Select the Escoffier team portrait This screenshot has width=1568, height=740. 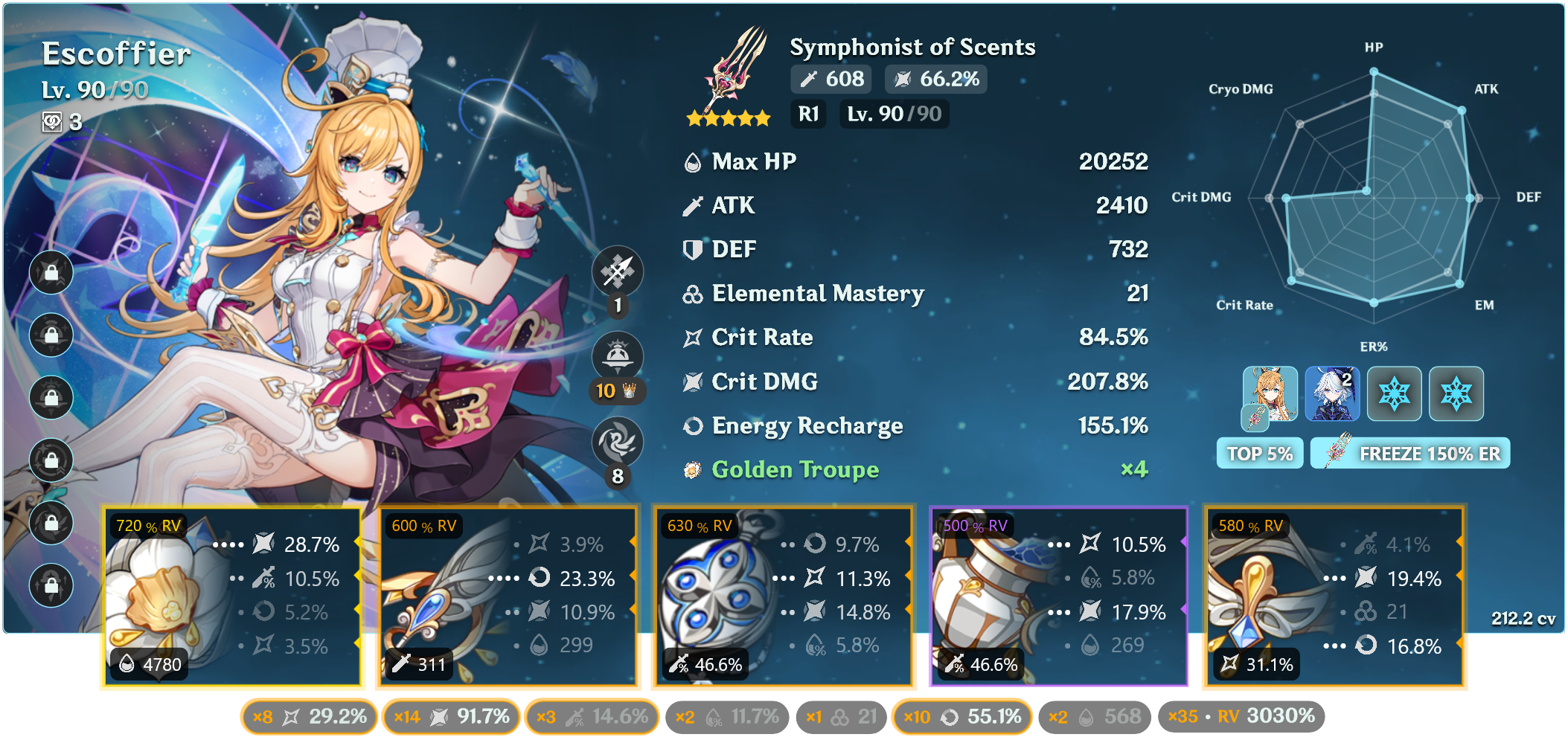click(1270, 393)
